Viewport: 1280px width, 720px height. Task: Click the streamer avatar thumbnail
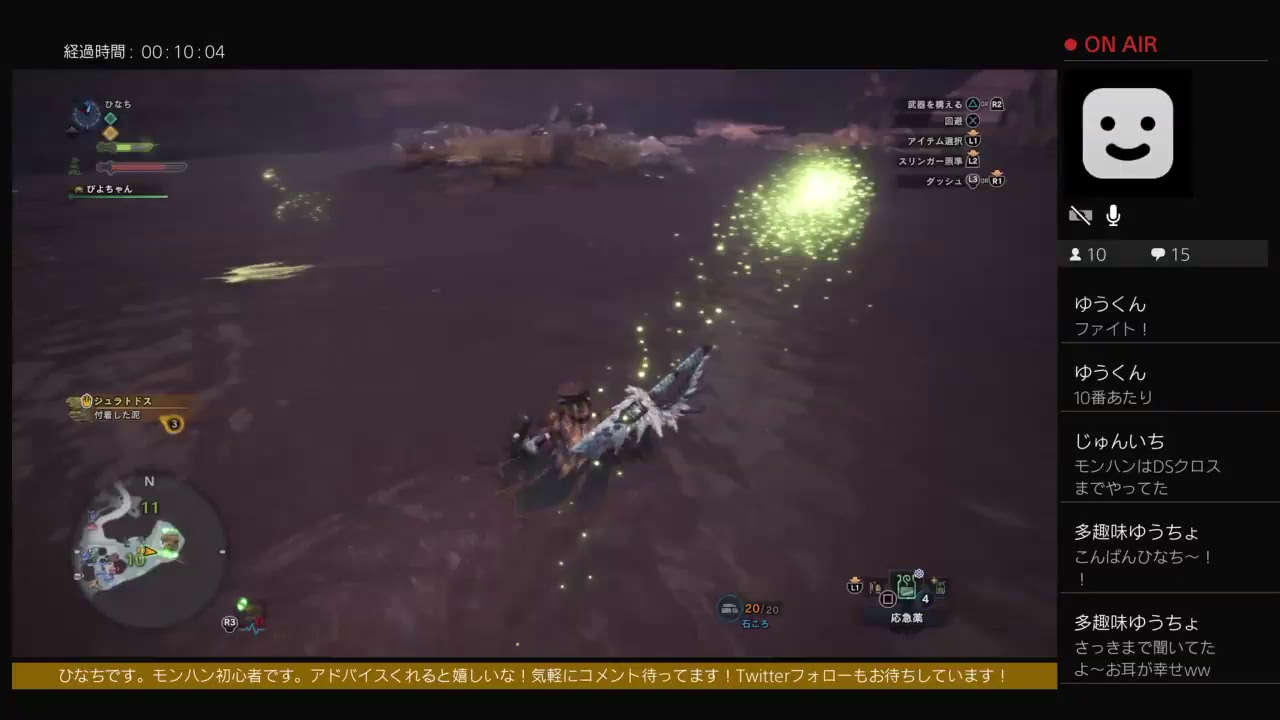tap(1128, 133)
